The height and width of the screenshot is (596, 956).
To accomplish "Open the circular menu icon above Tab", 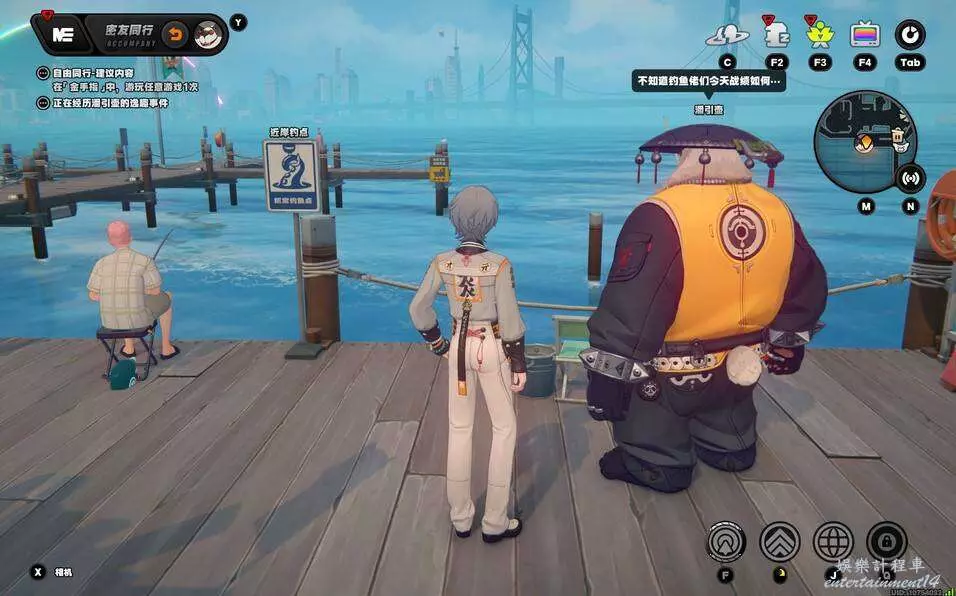I will 909,35.
